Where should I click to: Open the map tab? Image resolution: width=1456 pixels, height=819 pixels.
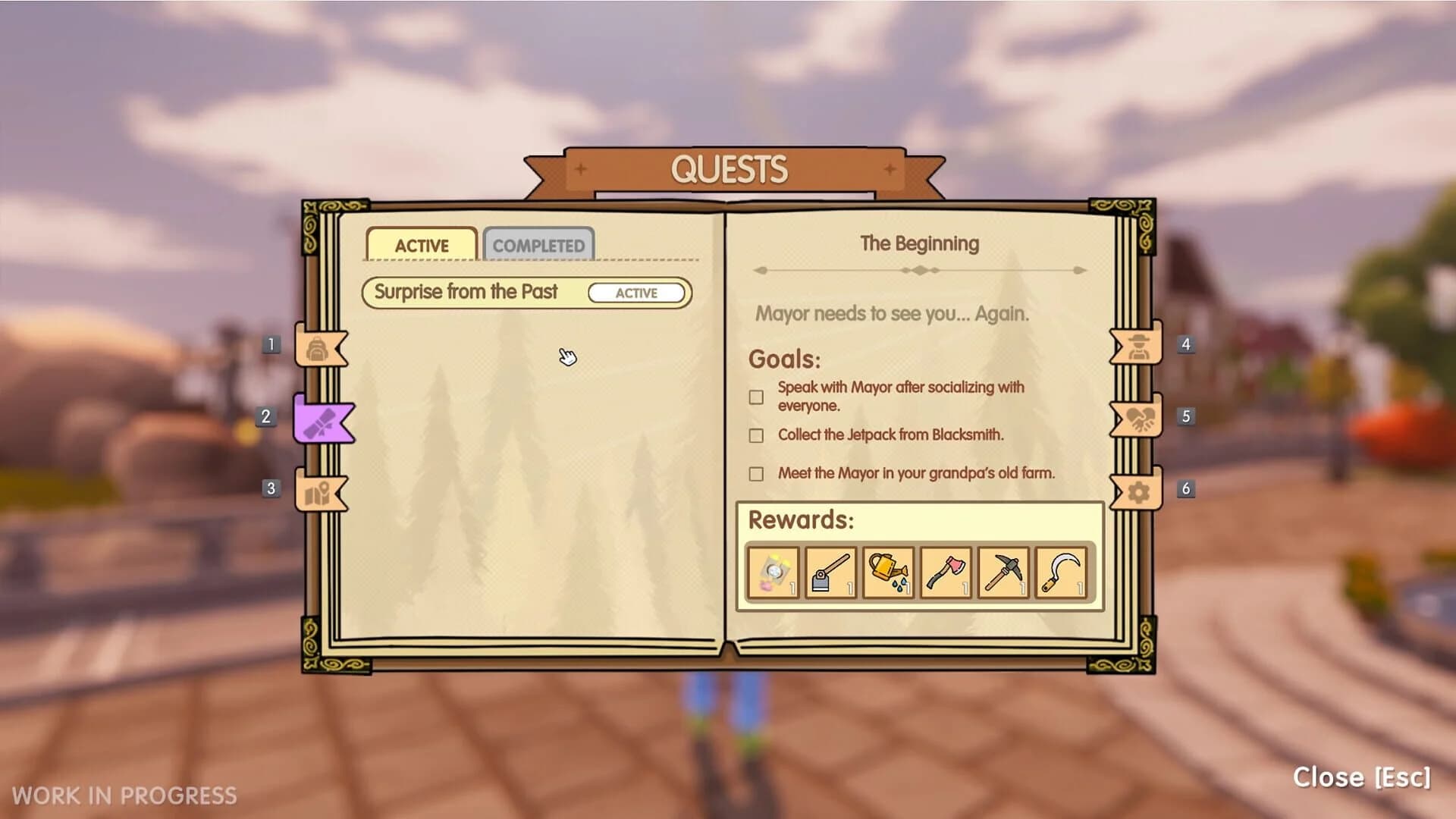(319, 491)
